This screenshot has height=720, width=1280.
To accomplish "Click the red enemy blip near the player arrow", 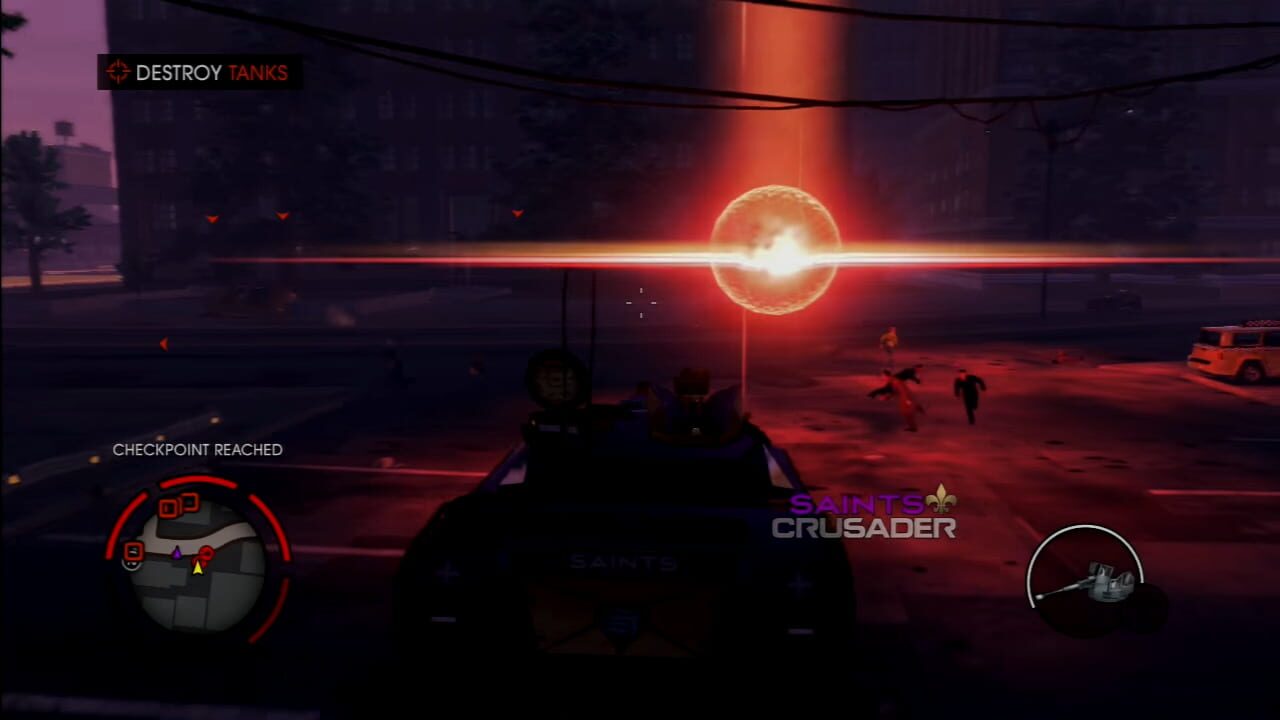I will [207, 554].
